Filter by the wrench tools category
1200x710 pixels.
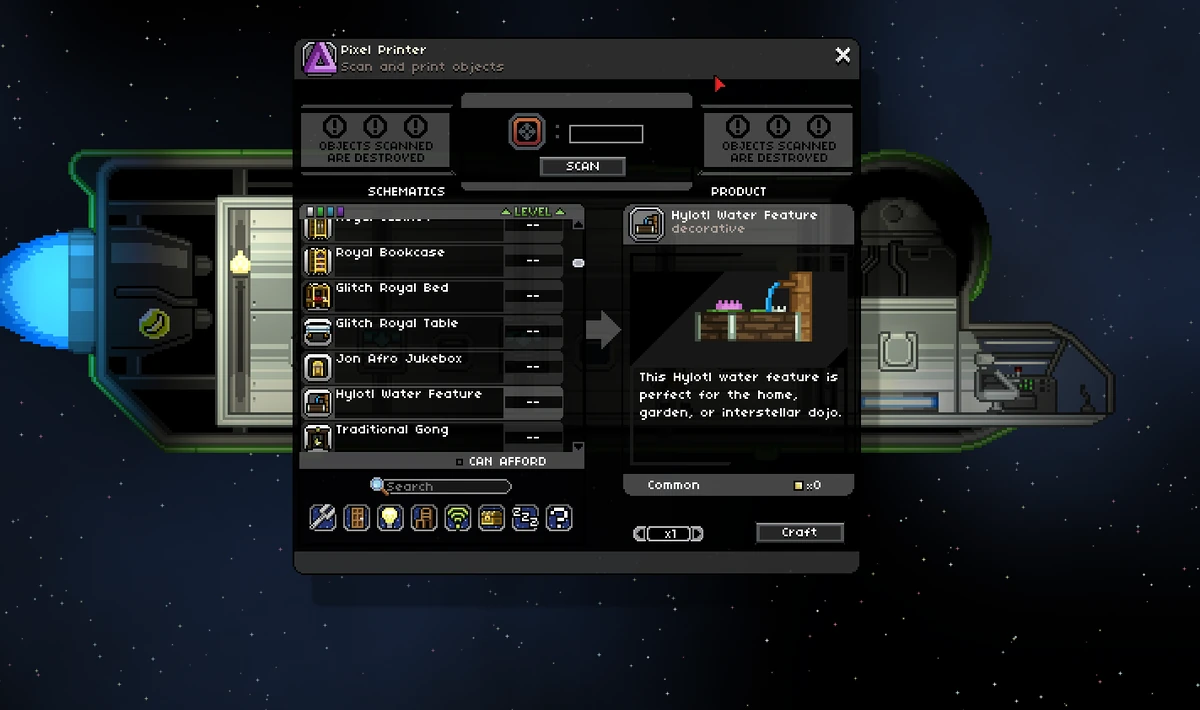323,517
